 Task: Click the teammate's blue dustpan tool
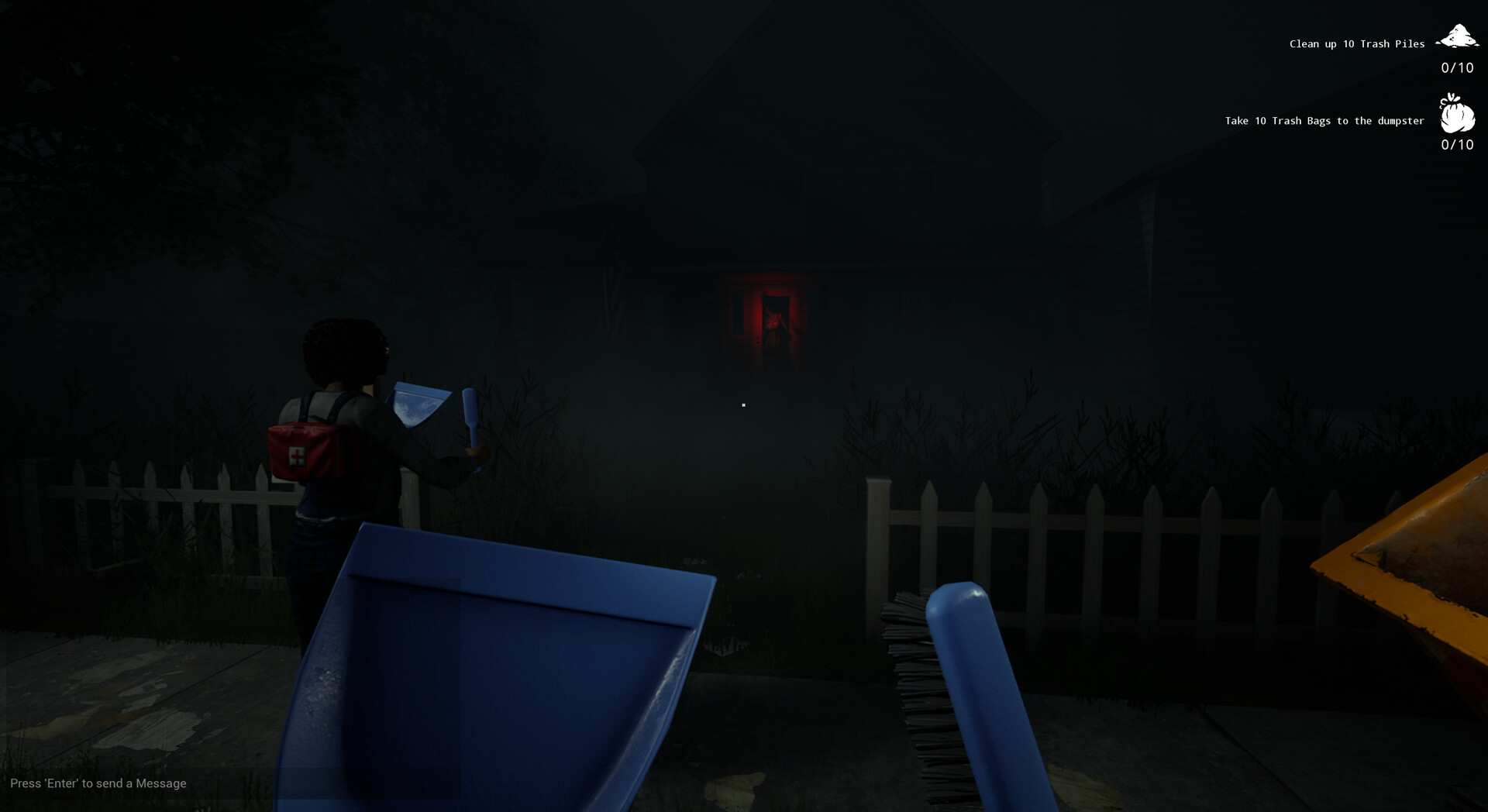(x=418, y=403)
